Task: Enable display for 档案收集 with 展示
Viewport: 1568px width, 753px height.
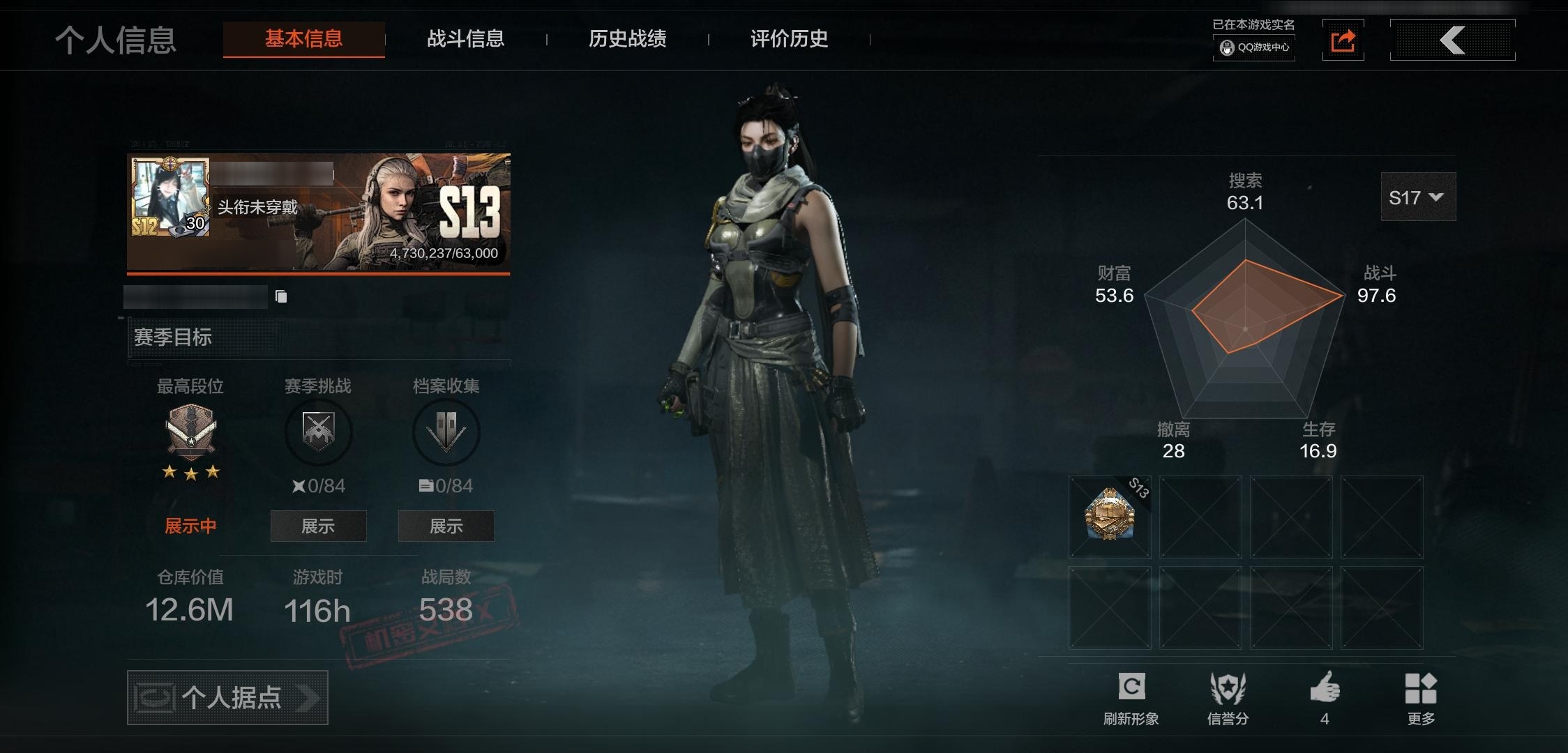Action: point(446,526)
